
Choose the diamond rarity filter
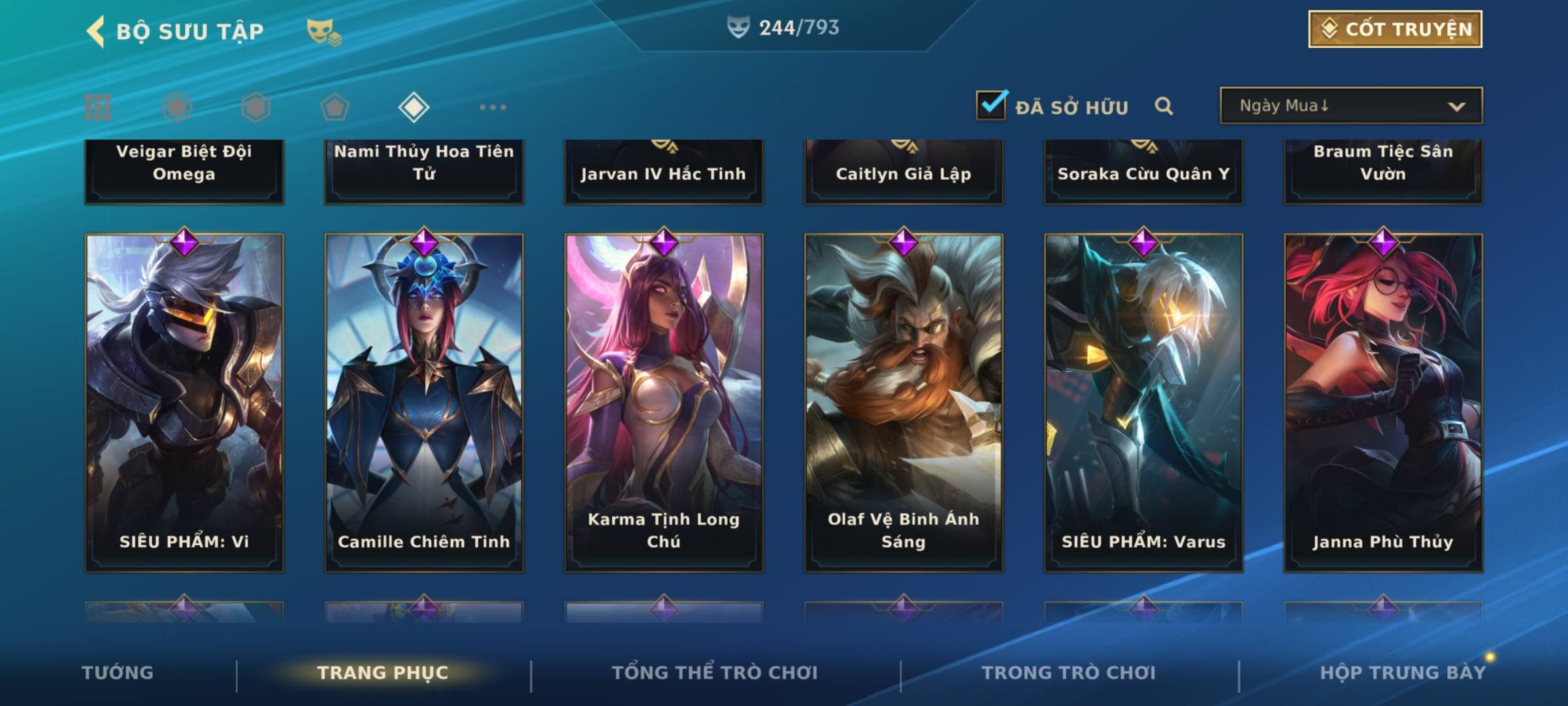click(414, 107)
